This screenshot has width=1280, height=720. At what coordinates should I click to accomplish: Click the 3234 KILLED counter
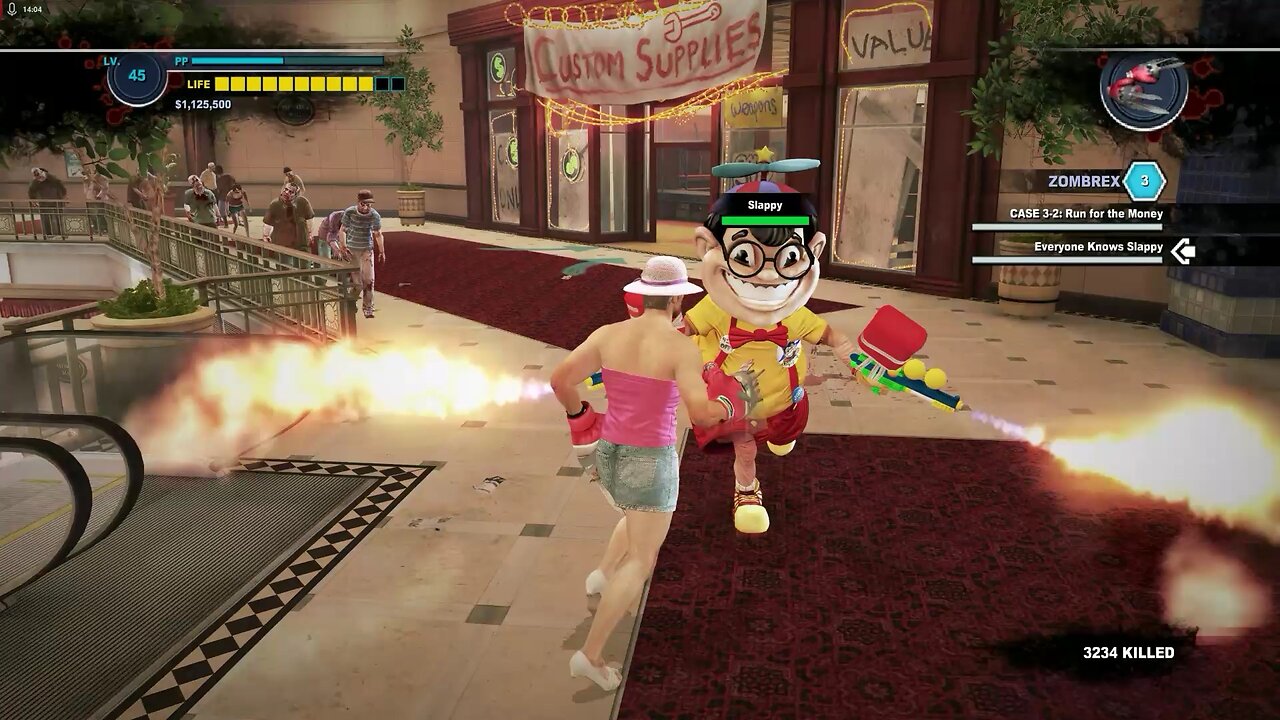[1131, 651]
